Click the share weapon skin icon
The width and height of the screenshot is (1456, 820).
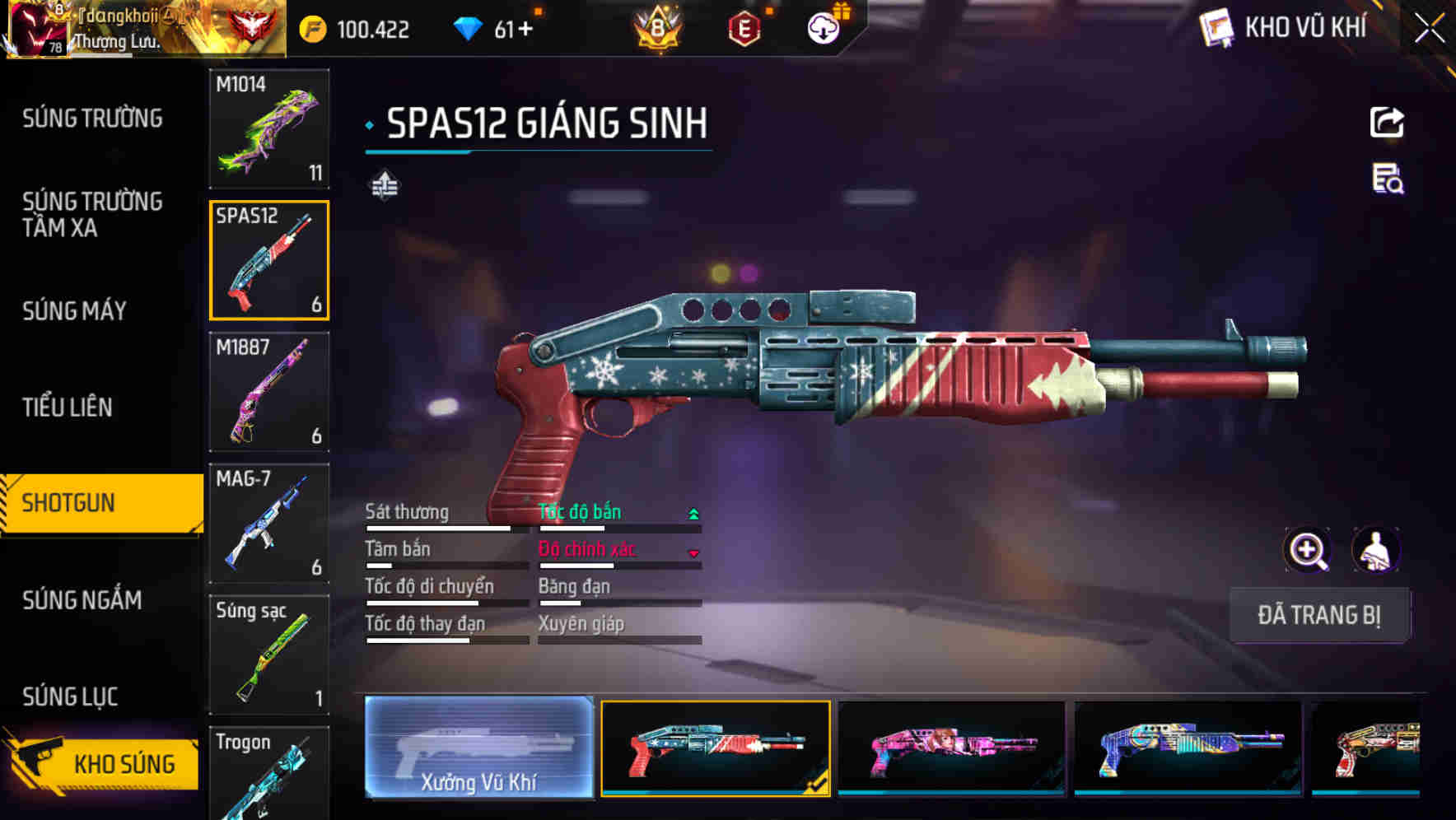coord(1388,122)
